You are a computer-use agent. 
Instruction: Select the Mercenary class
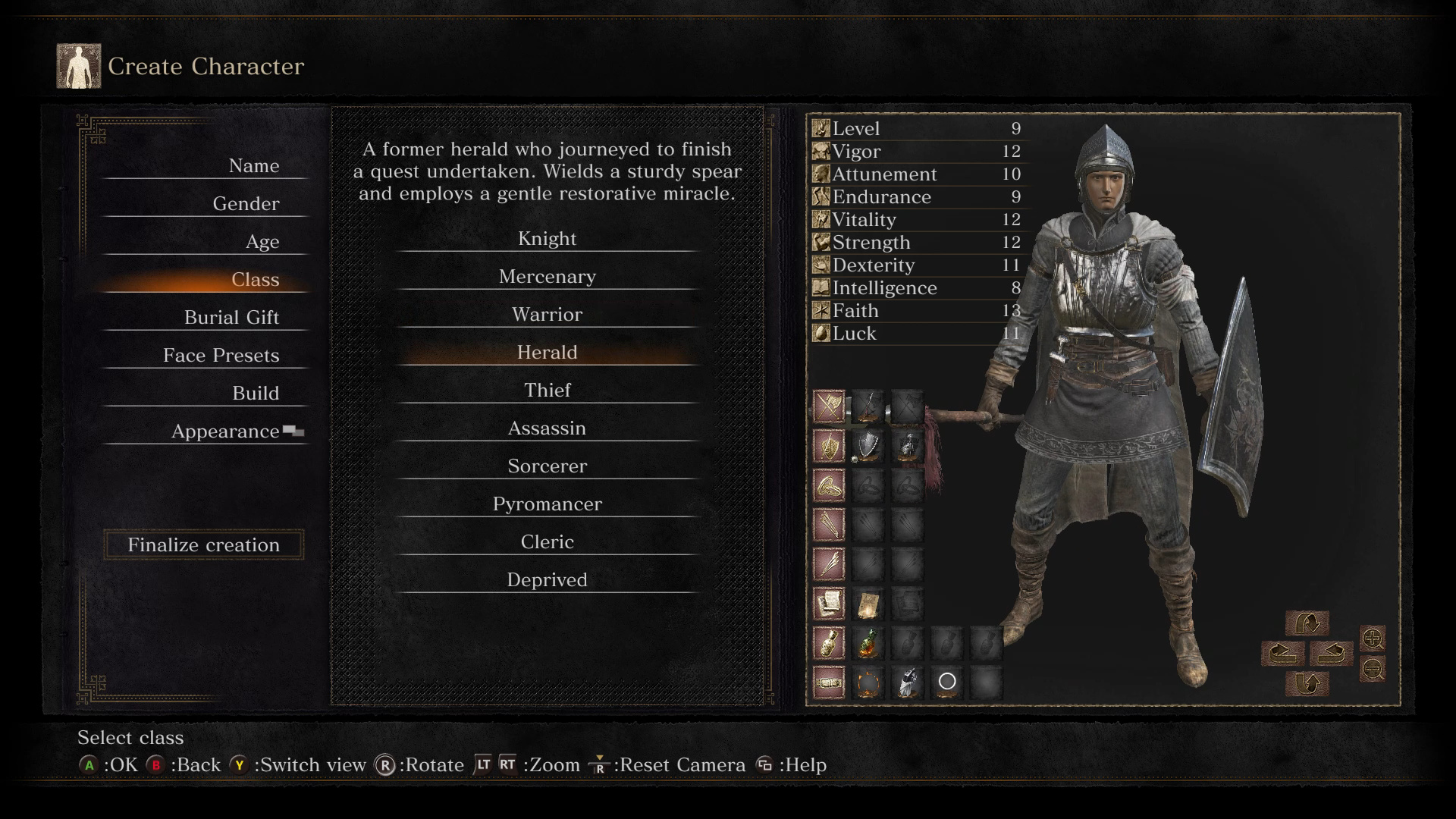(x=547, y=277)
